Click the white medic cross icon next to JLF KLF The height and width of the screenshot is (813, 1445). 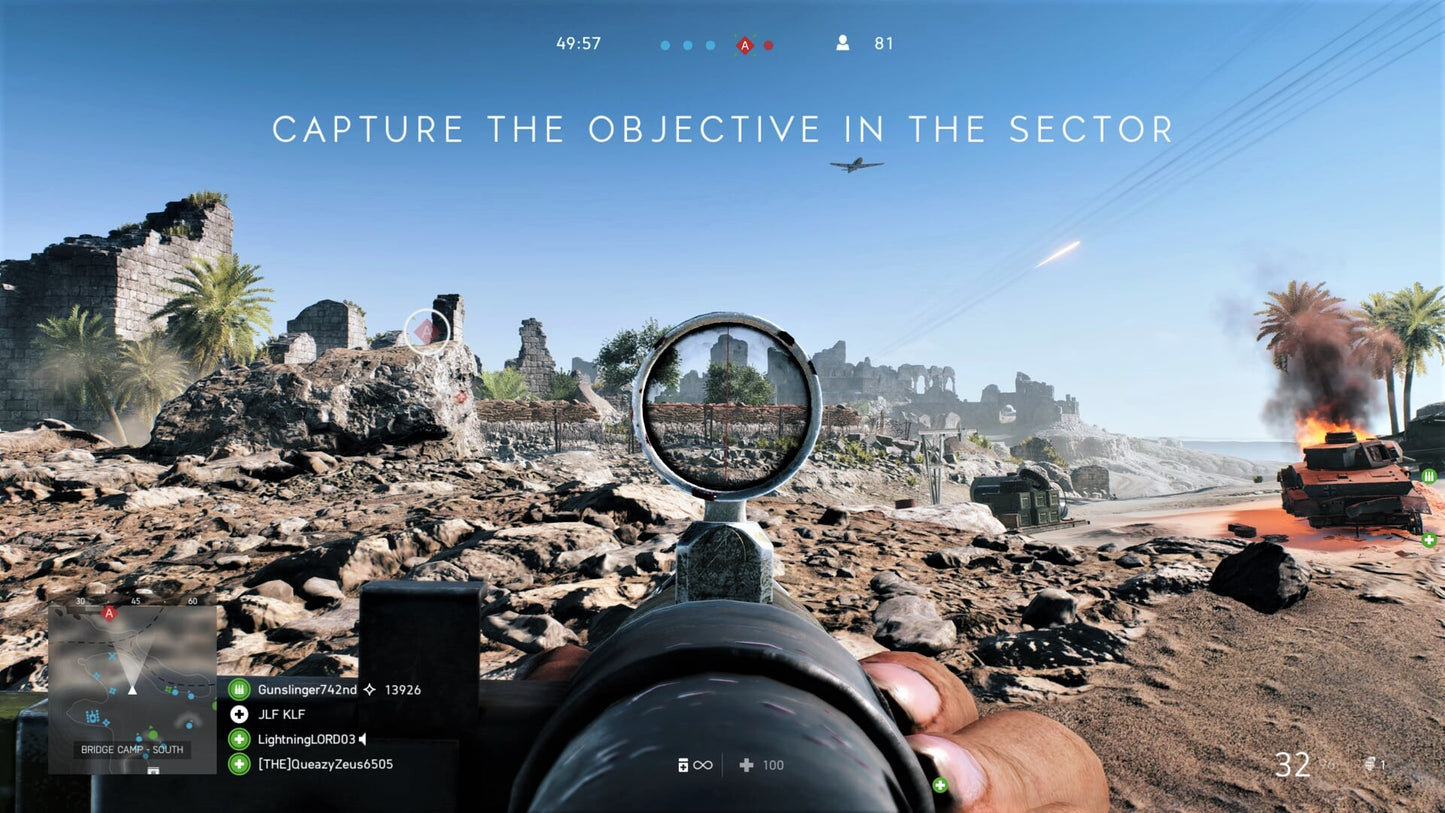(239, 714)
